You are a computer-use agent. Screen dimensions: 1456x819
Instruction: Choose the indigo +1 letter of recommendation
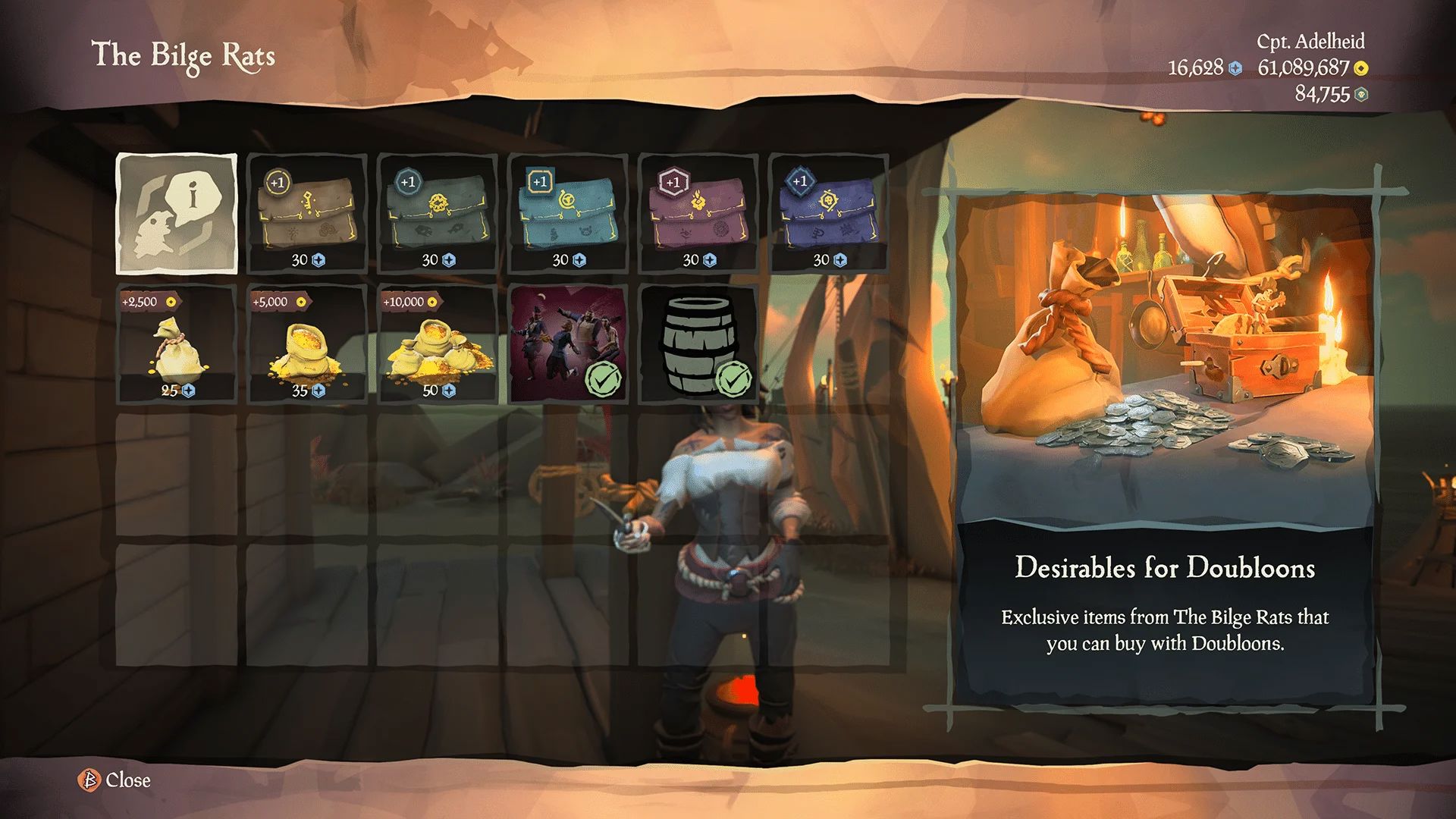pyautogui.click(x=829, y=214)
